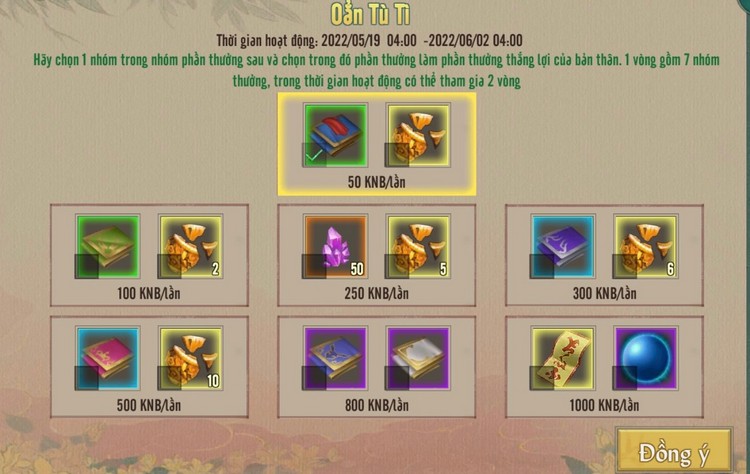The width and height of the screenshot is (750, 474).
Task: Select the gold nuggets stack of 5
Action: point(418,245)
